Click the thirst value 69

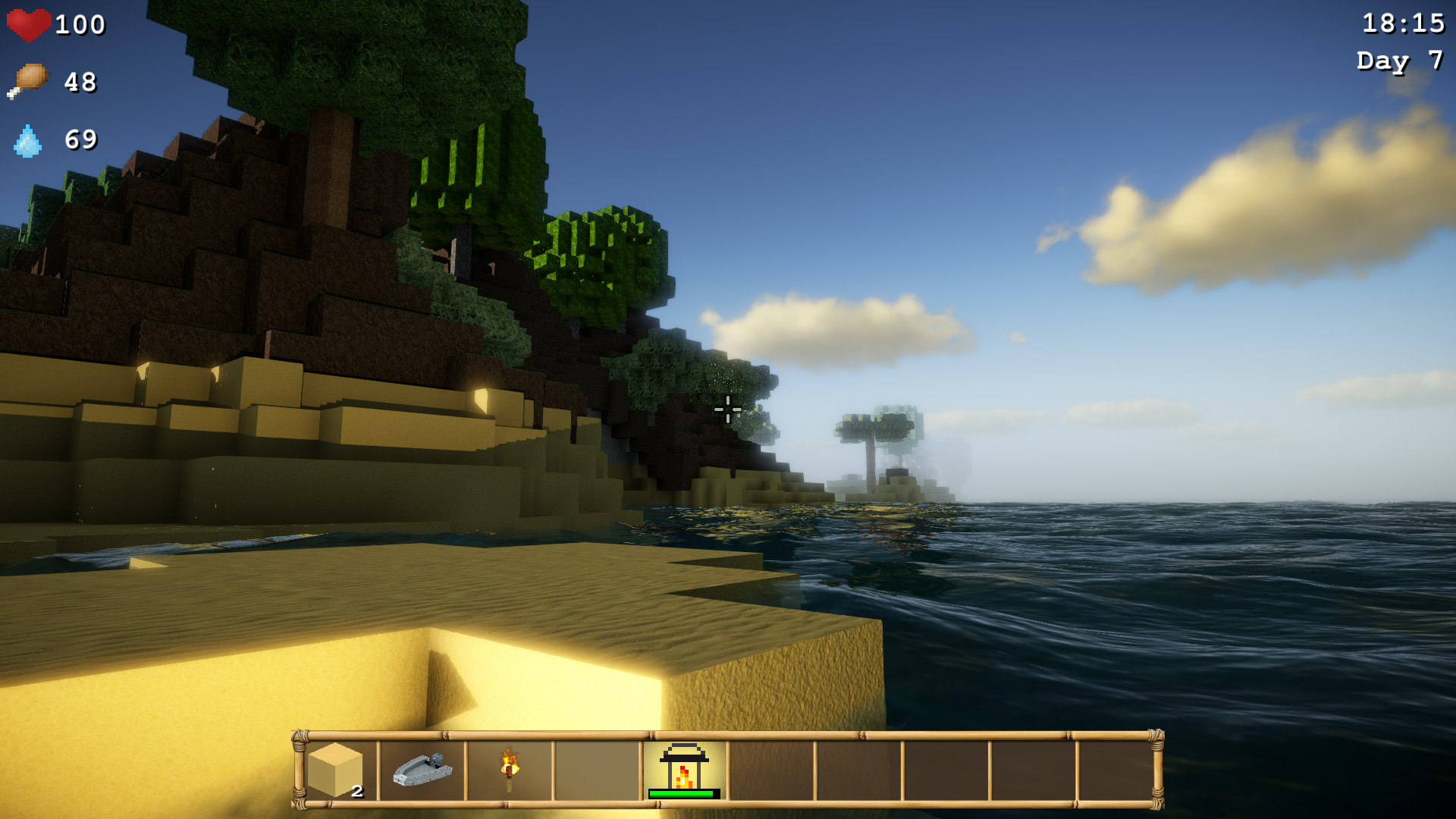(x=80, y=141)
